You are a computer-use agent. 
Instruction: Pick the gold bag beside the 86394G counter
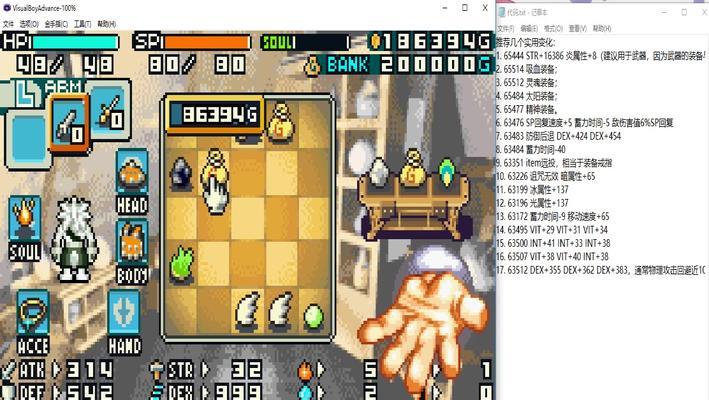pyautogui.click(x=280, y=117)
